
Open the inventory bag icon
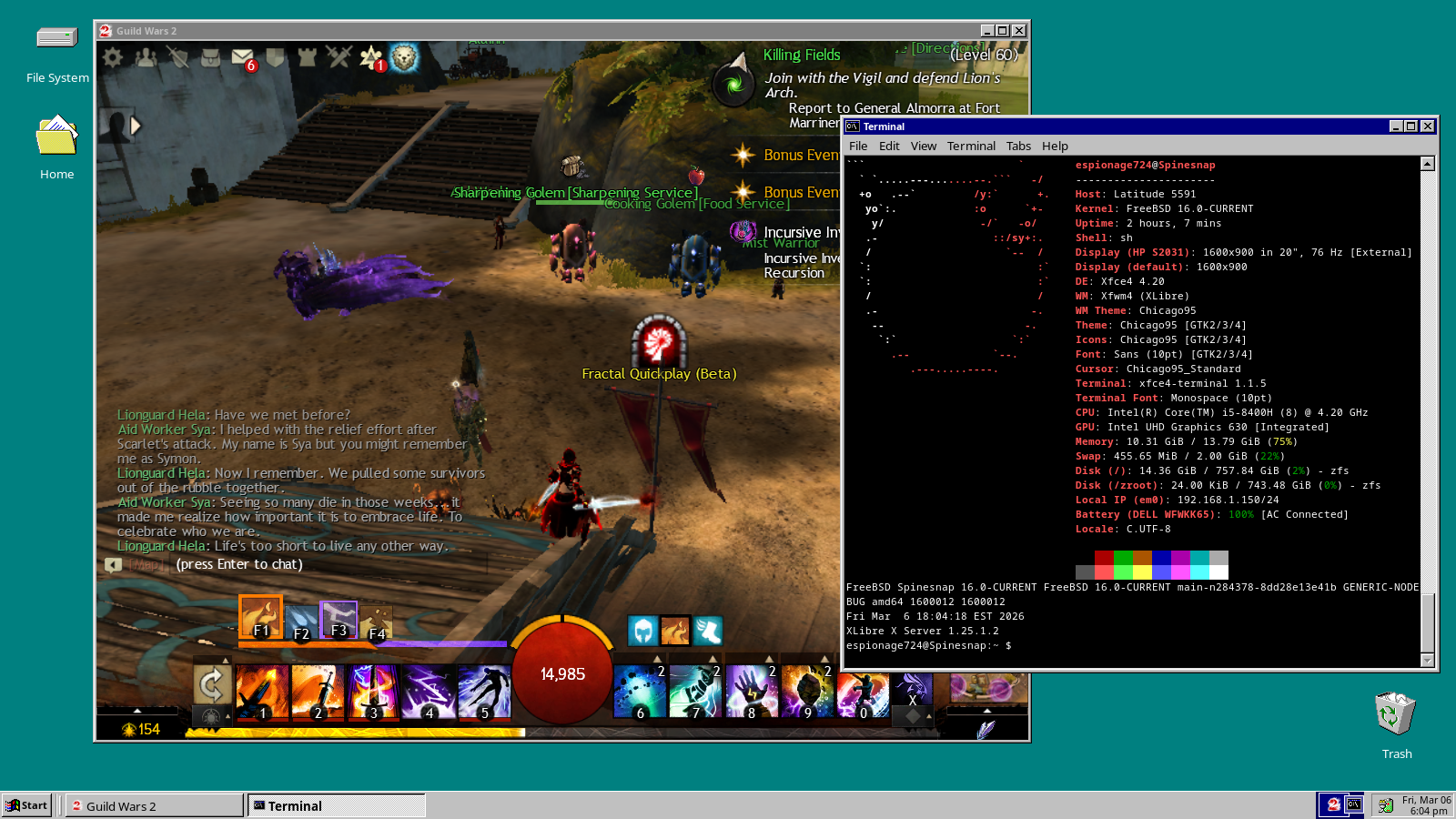click(x=211, y=57)
